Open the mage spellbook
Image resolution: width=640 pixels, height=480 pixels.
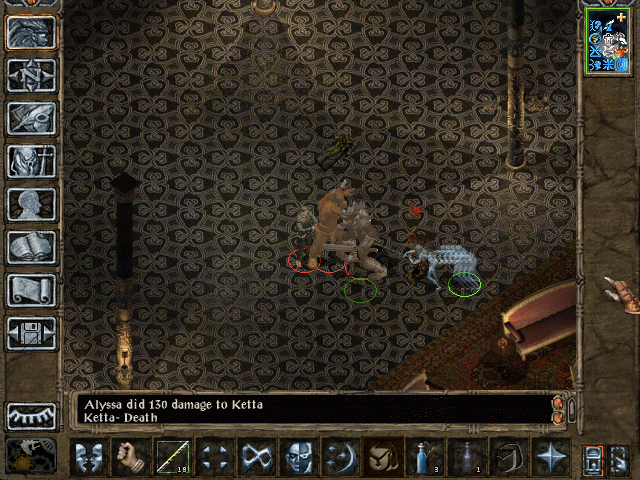pyautogui.click(x=31, y=247)
